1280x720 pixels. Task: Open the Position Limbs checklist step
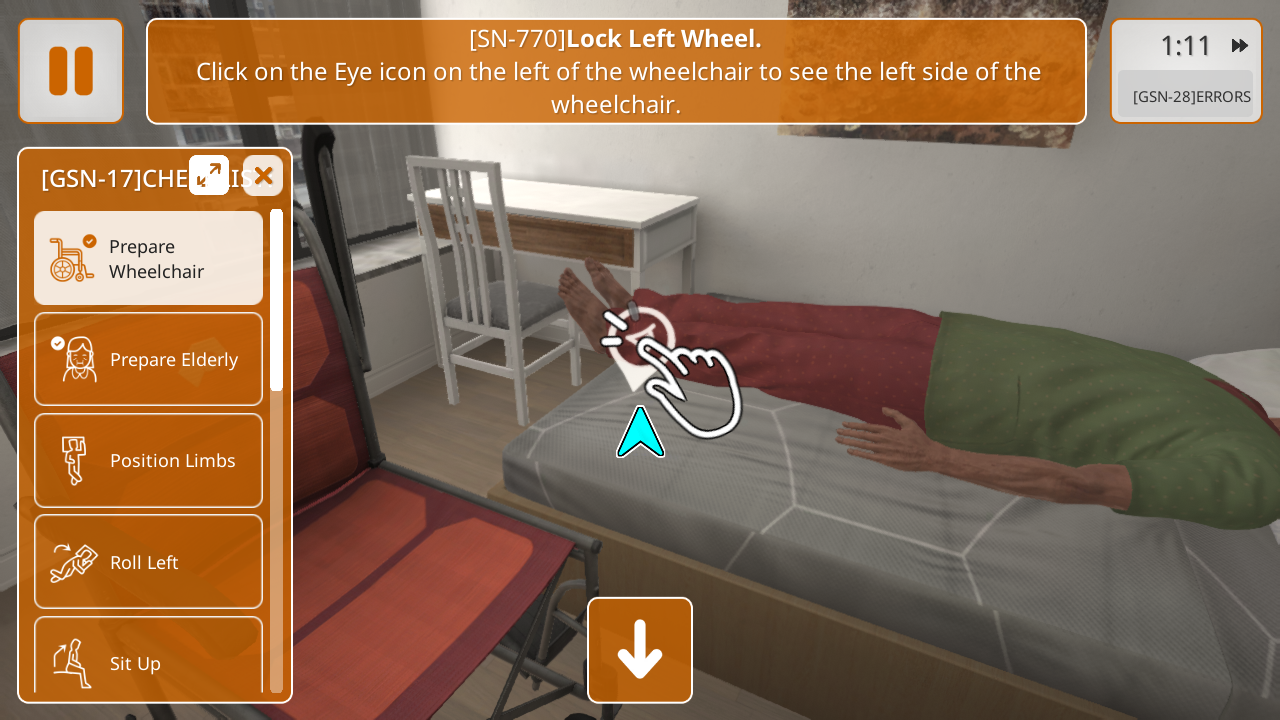149,460
